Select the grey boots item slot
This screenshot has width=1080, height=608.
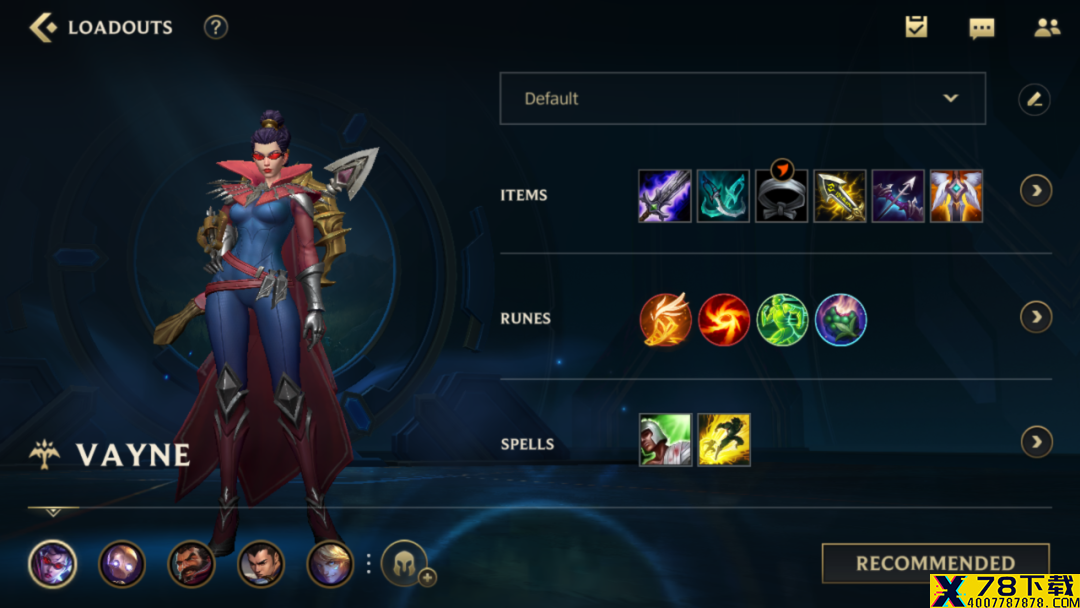coord(781,196)
